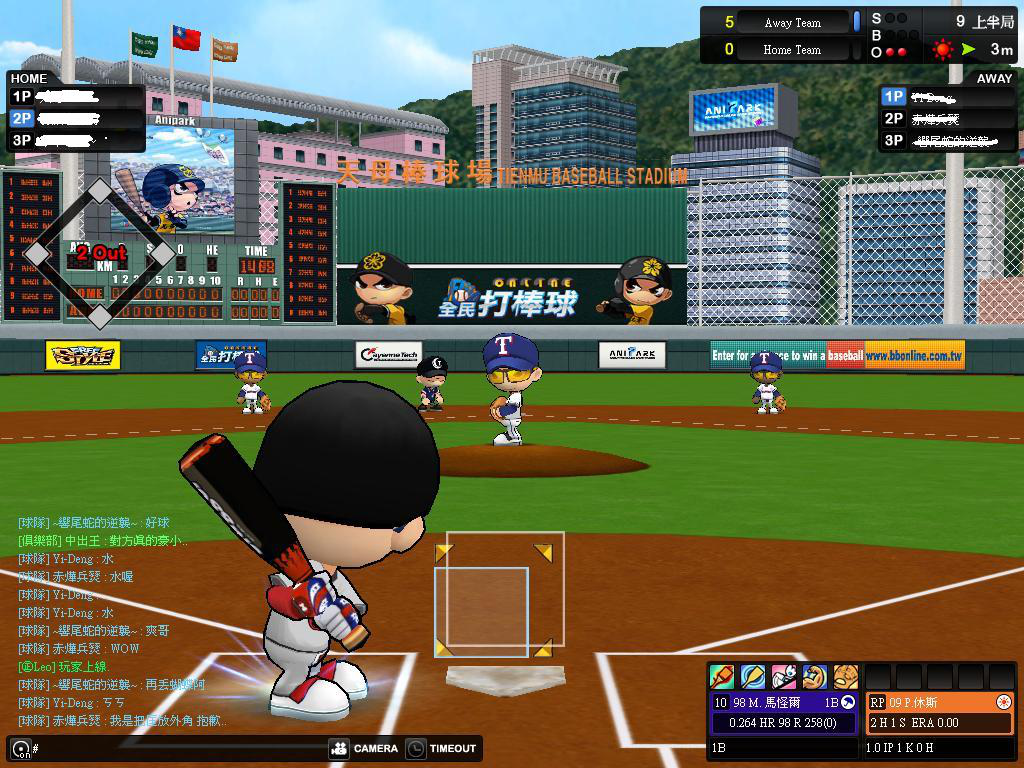Activate the flexing arm power skill

point(814,677)
